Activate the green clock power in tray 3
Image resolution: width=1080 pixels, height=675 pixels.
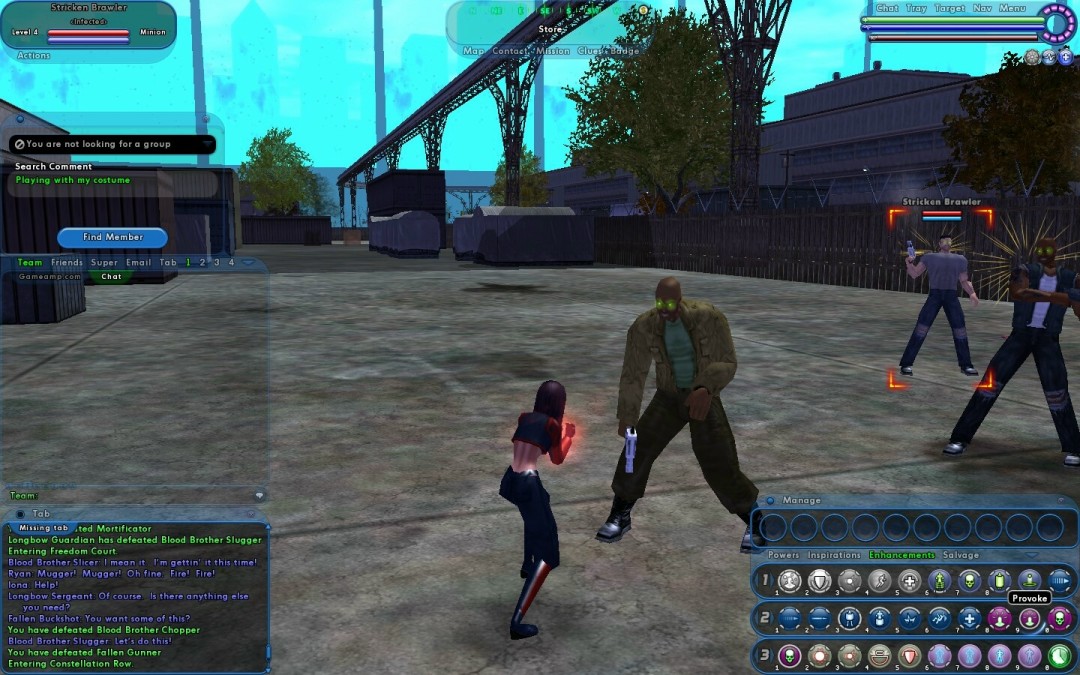tap(1059, 656)
